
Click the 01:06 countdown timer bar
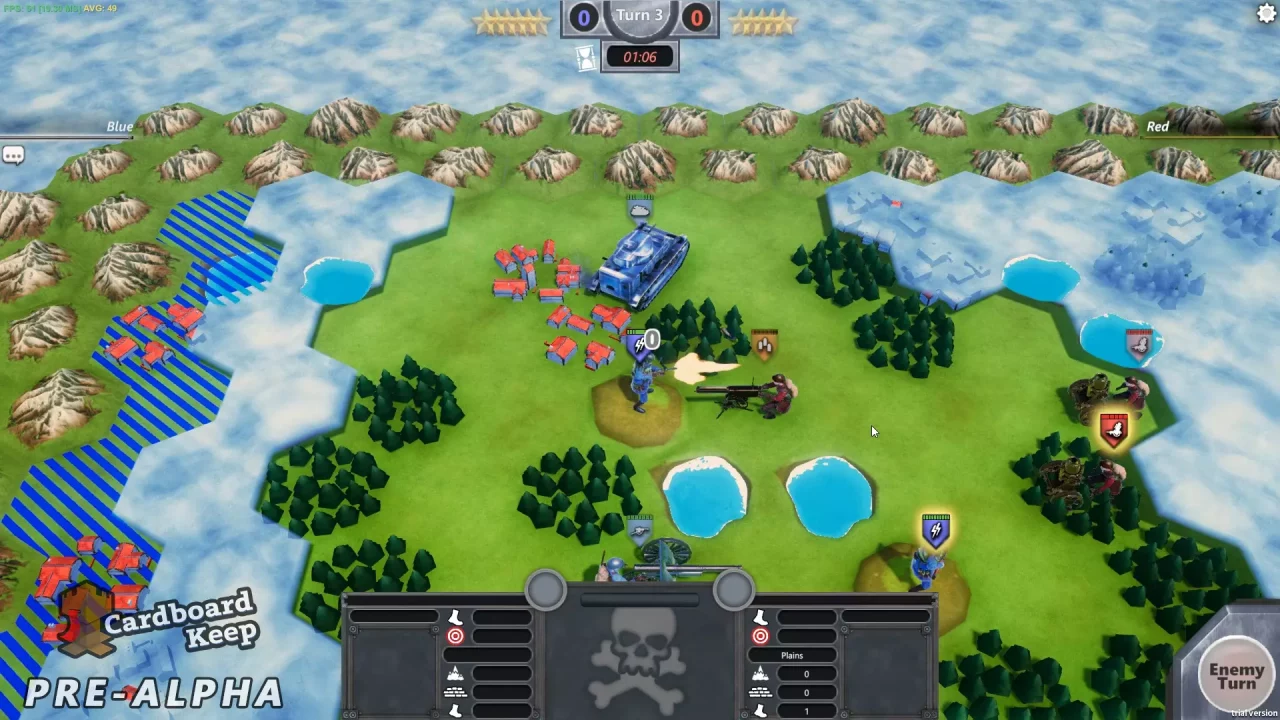(640, 56)
